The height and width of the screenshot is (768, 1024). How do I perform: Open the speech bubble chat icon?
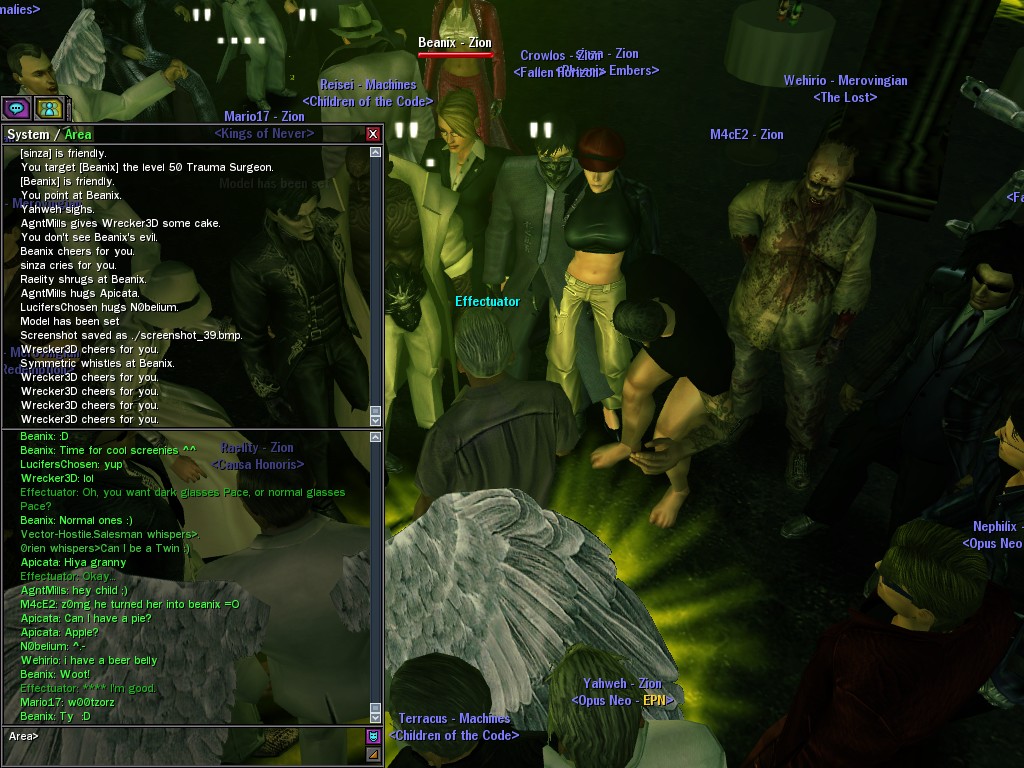point(15,108)
